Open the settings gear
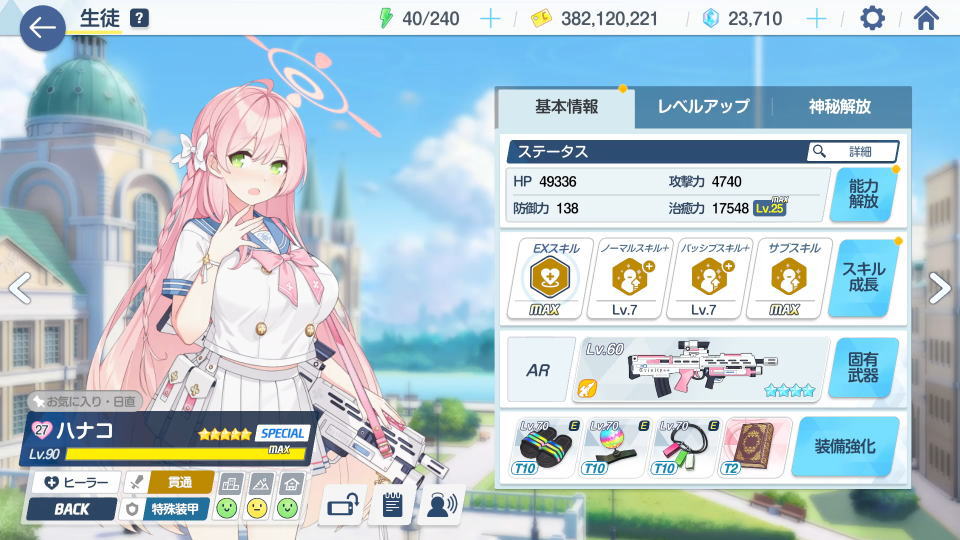The height and width of the screenshot is (540, 960). (x=873, y=18)
